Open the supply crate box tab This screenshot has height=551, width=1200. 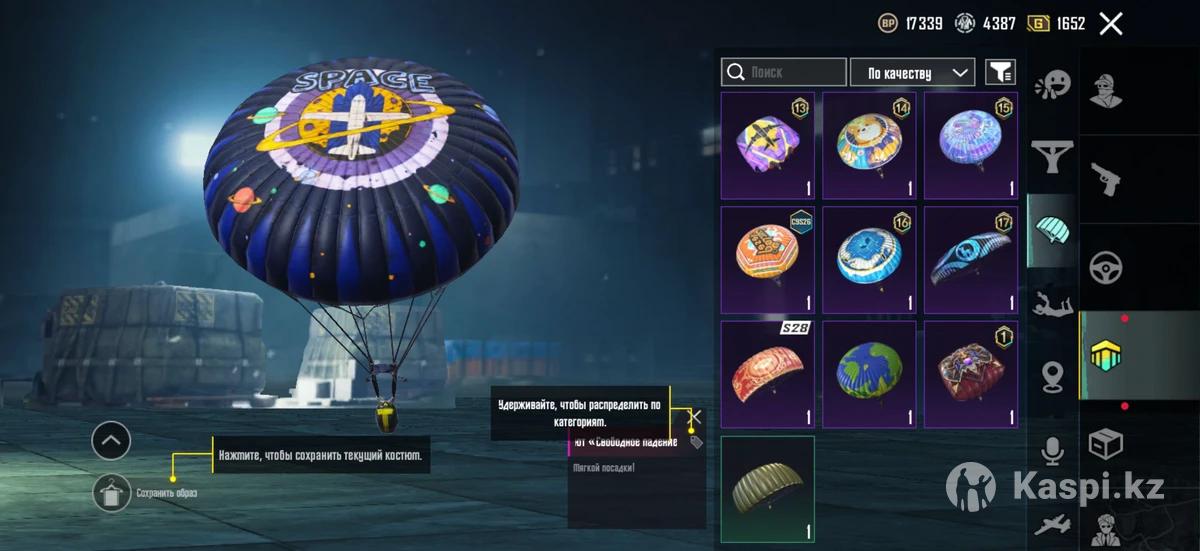coord(1105,443)
